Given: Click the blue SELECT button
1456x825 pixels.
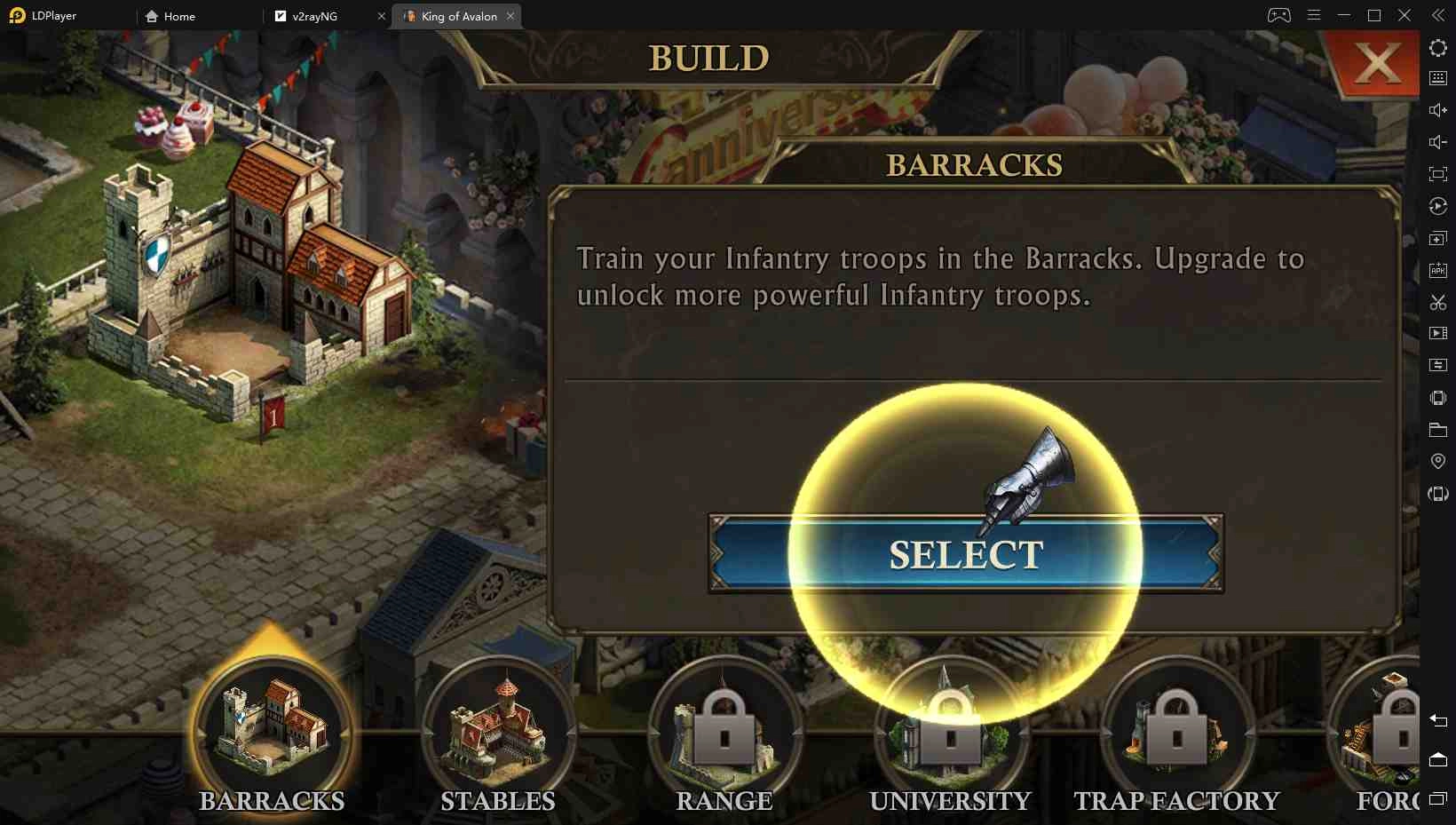Looking at the screenshot, I should 965,554.
